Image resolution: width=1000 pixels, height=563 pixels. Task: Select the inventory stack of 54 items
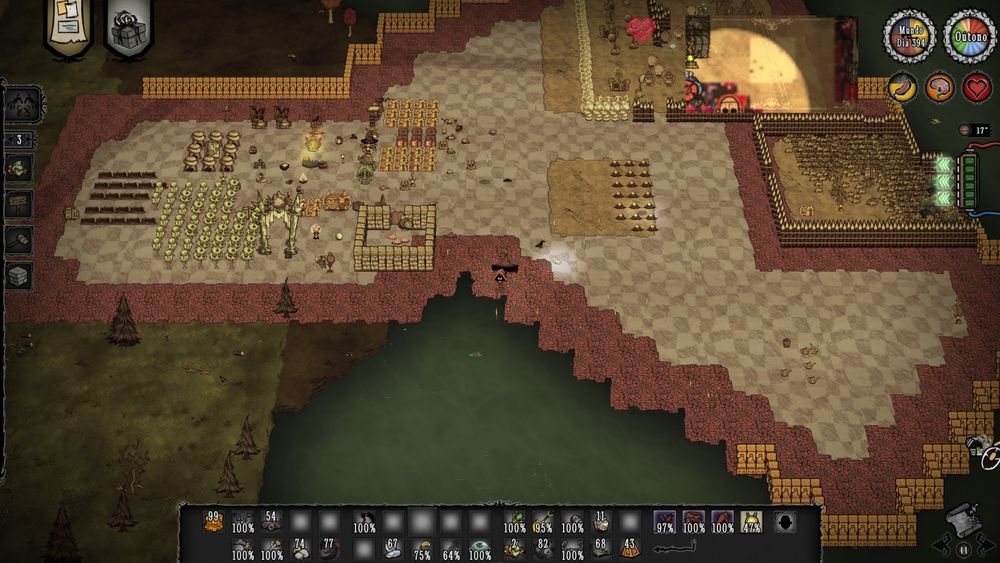(x=271, y=521)
